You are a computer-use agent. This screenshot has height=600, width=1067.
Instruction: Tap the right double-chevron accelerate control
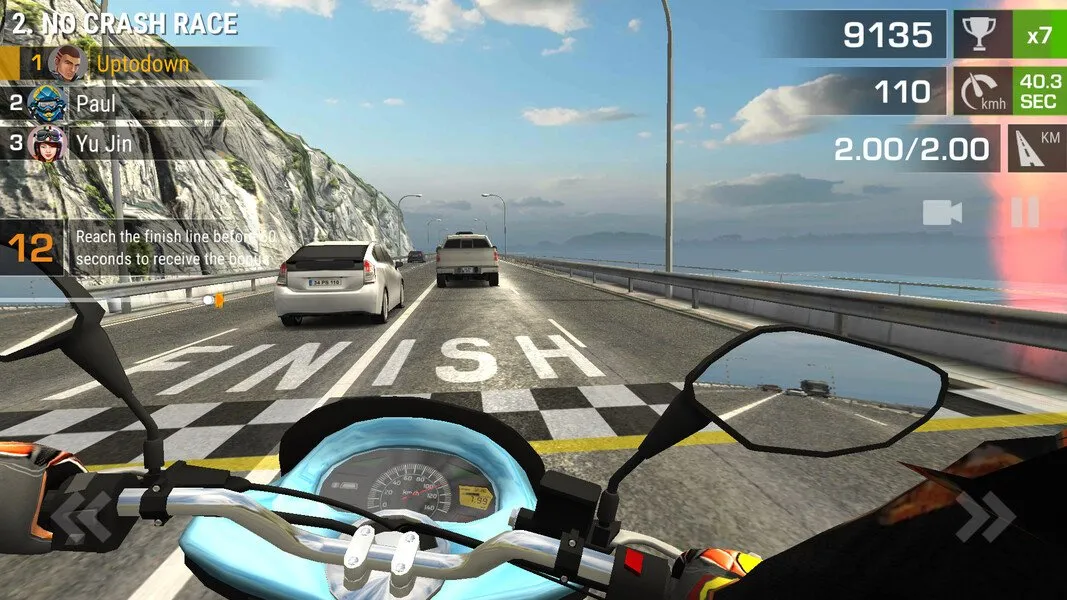point(984,517)
